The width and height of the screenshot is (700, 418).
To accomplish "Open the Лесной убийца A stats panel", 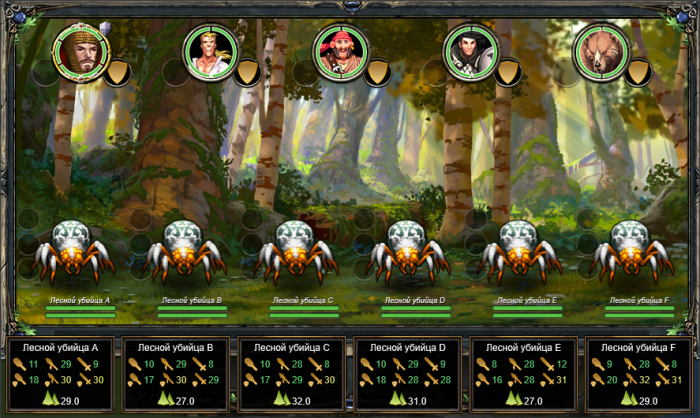I will [x=60, y=374].
